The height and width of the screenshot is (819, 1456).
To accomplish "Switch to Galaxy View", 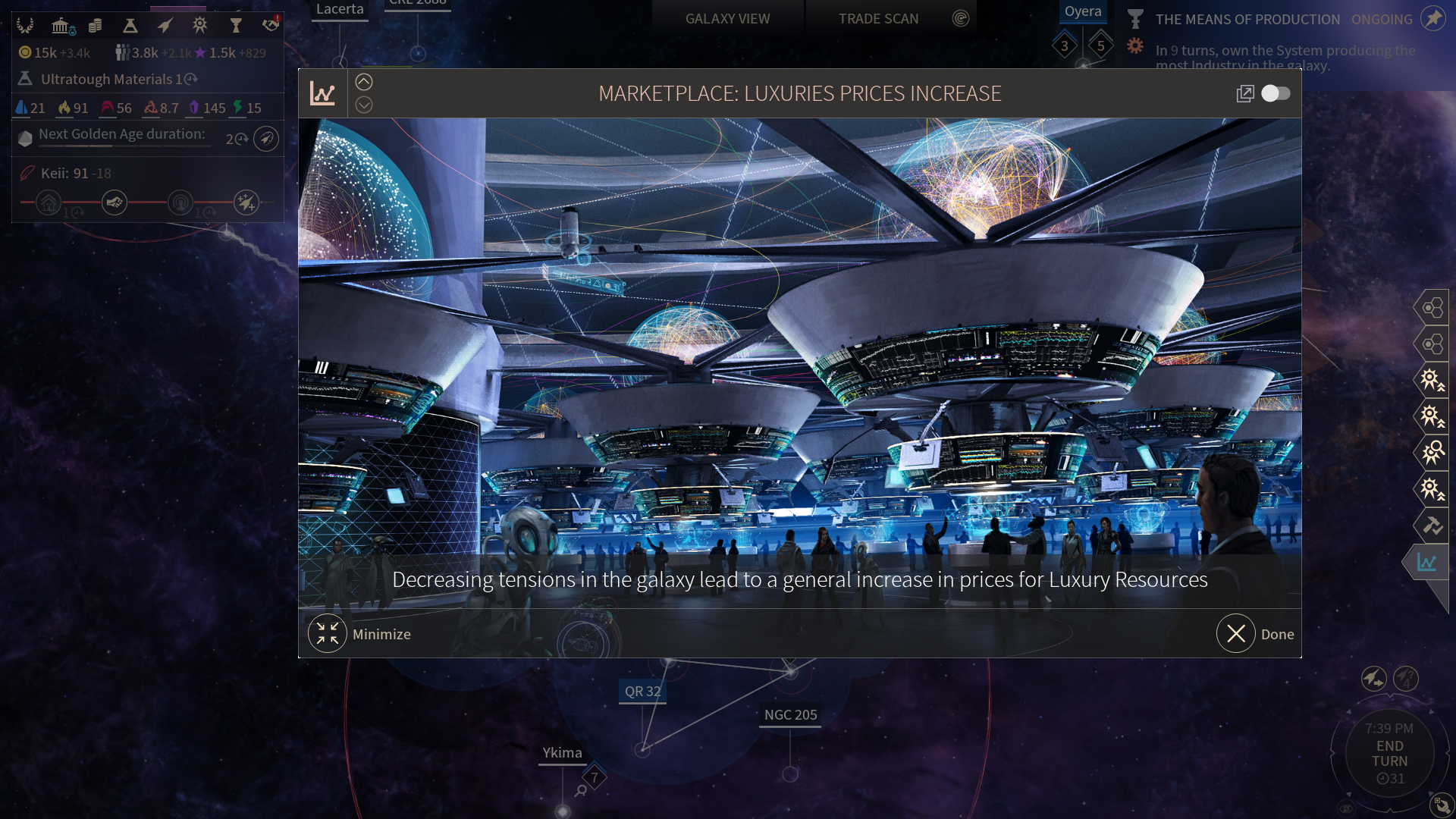I will [727, 18].
